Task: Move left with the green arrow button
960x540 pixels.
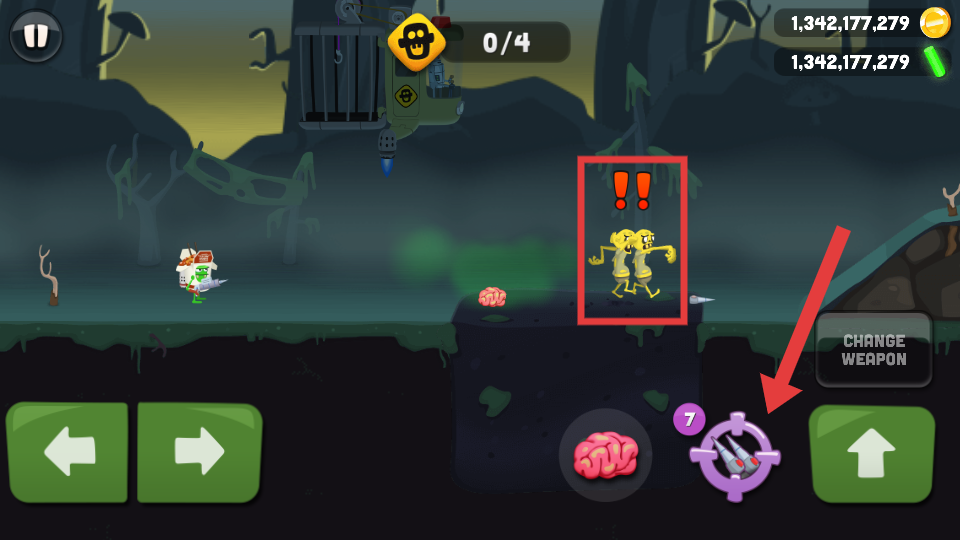Action: (x=67, y=451)
